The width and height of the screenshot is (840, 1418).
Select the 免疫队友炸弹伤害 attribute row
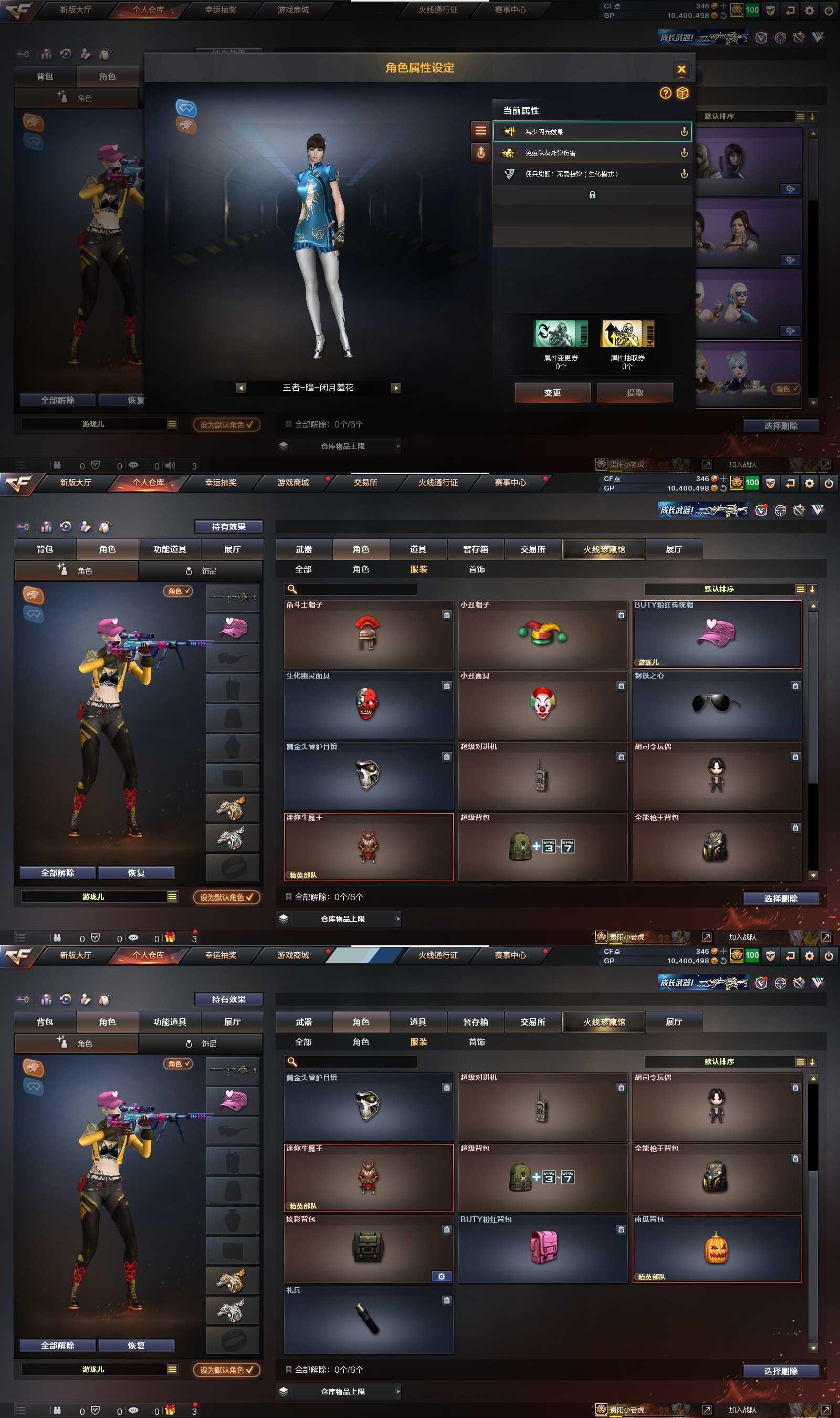click(592, 153)
